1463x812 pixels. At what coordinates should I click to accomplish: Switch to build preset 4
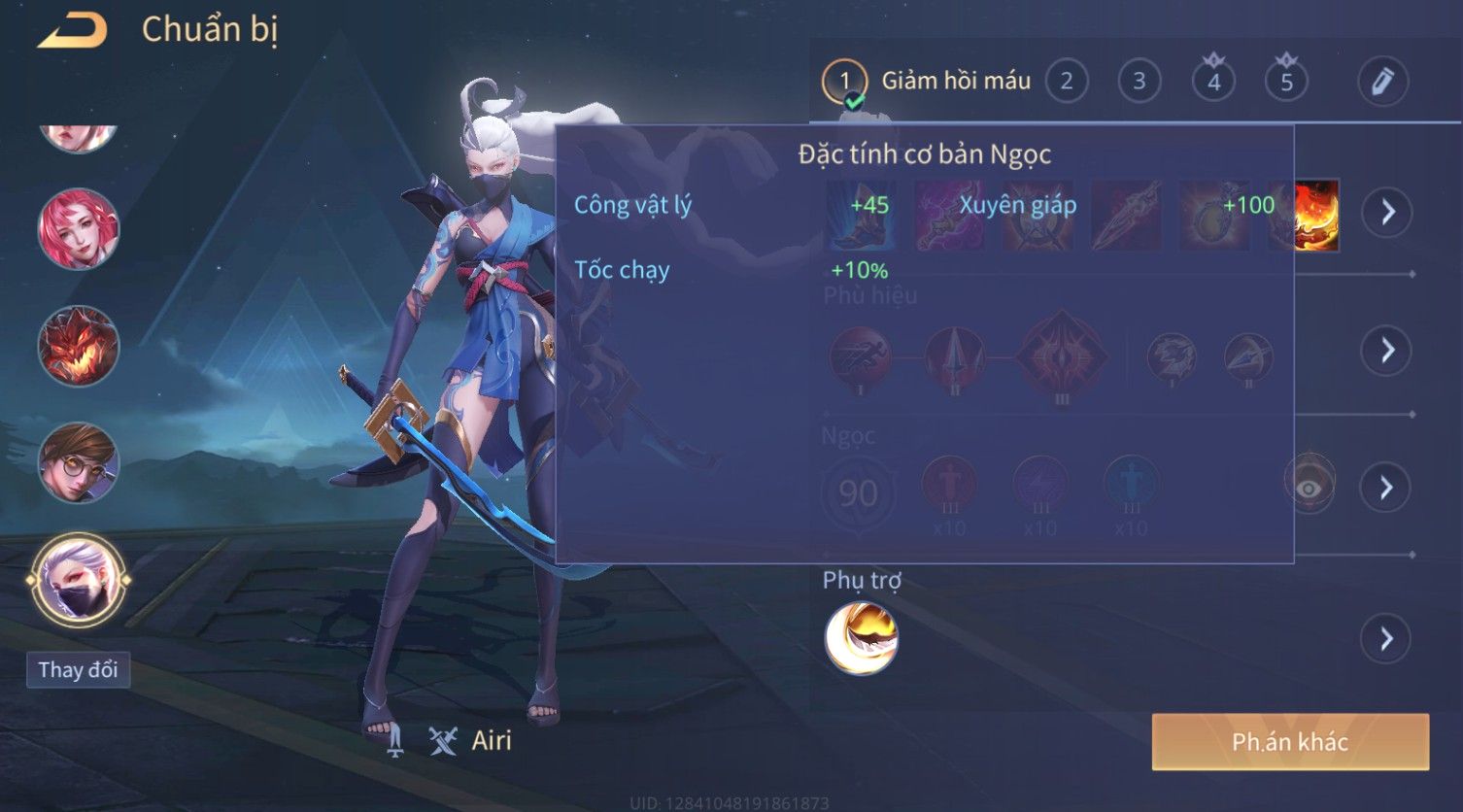tap(1213, 82)
